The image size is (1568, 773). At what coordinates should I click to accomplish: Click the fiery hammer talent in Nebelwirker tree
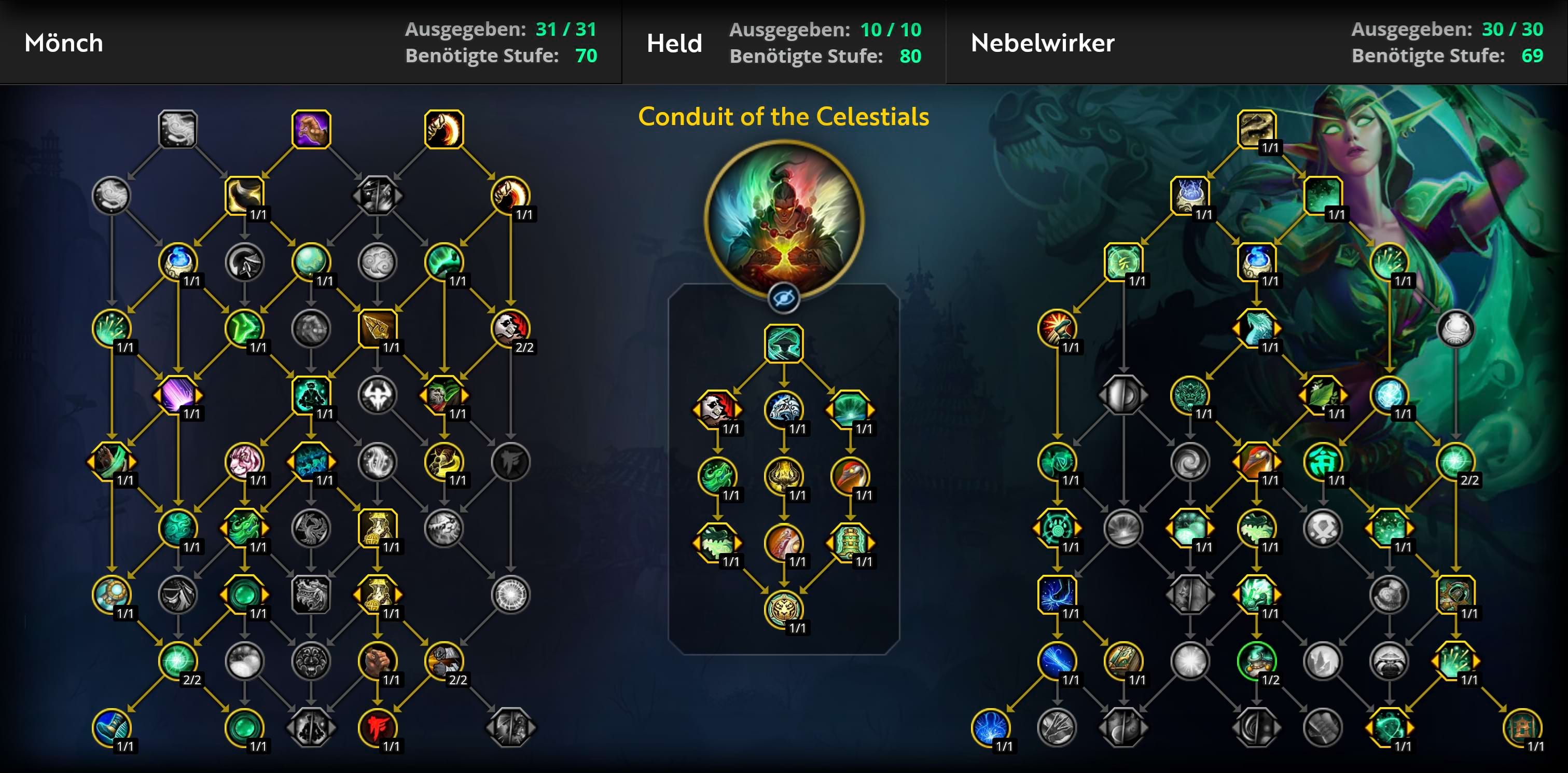point(1057,329)
